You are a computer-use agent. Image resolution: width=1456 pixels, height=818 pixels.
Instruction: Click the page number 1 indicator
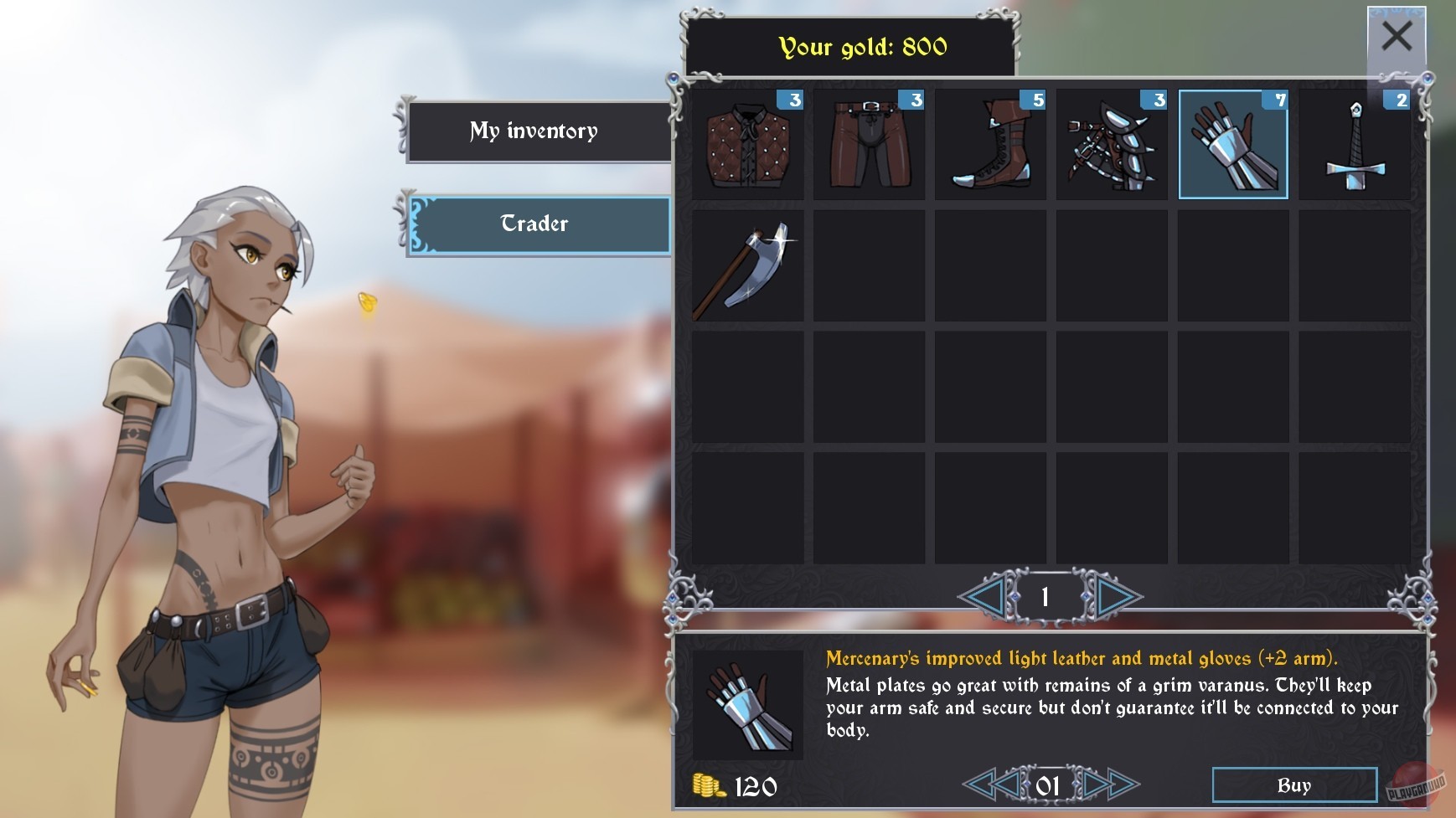point(1047,597)
